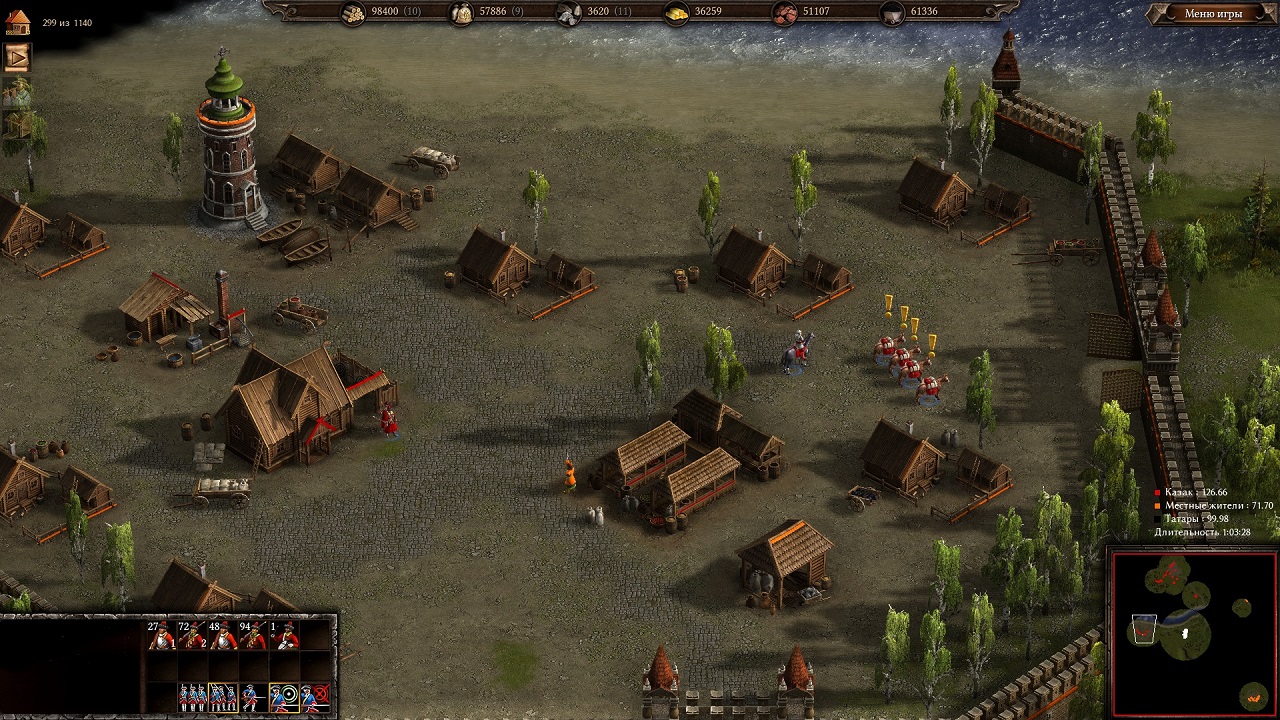Select the unit group of 72 musketeers
The image size is (1280, 720).
click(192, 635)
